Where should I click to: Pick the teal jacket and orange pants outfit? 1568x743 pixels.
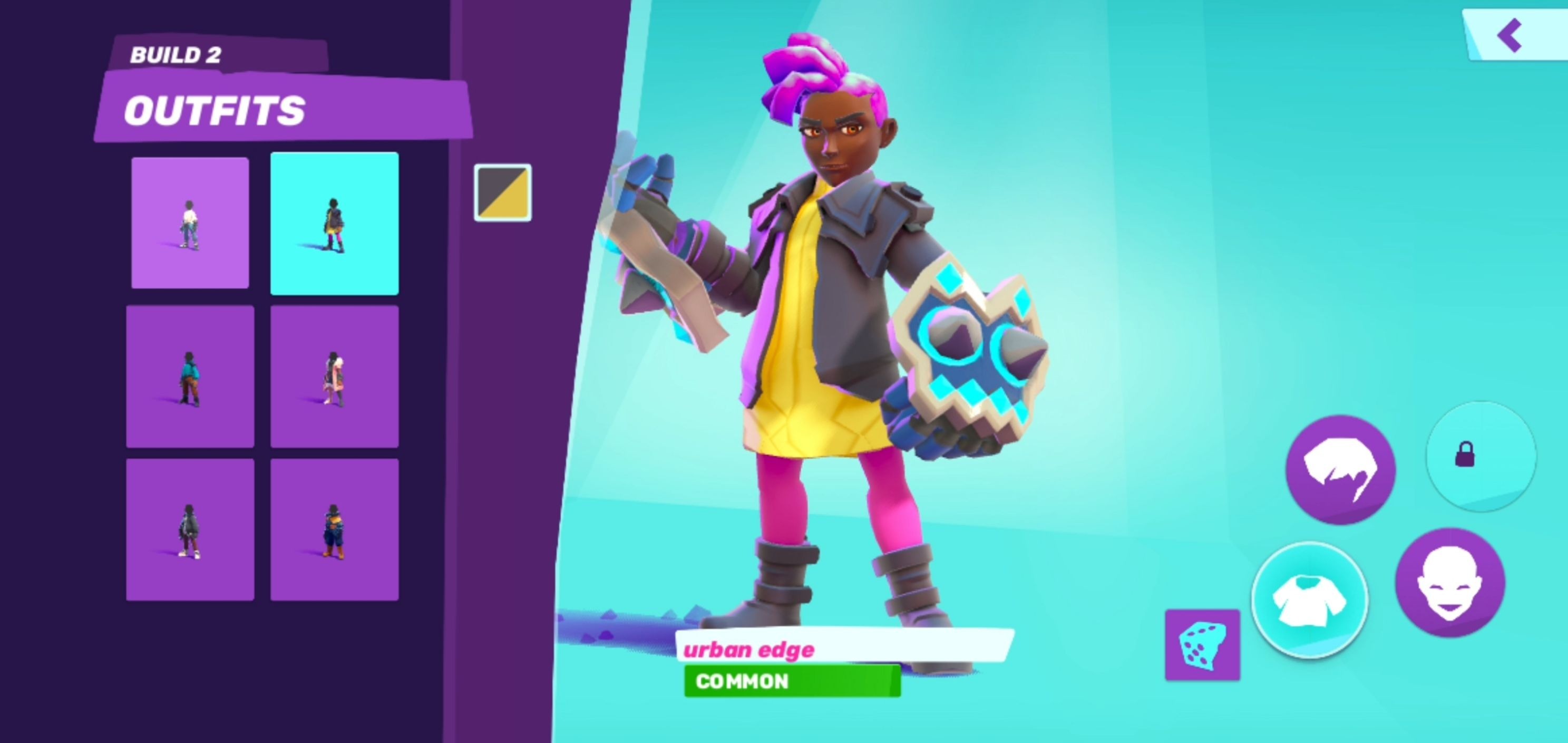tap(190, 377)
